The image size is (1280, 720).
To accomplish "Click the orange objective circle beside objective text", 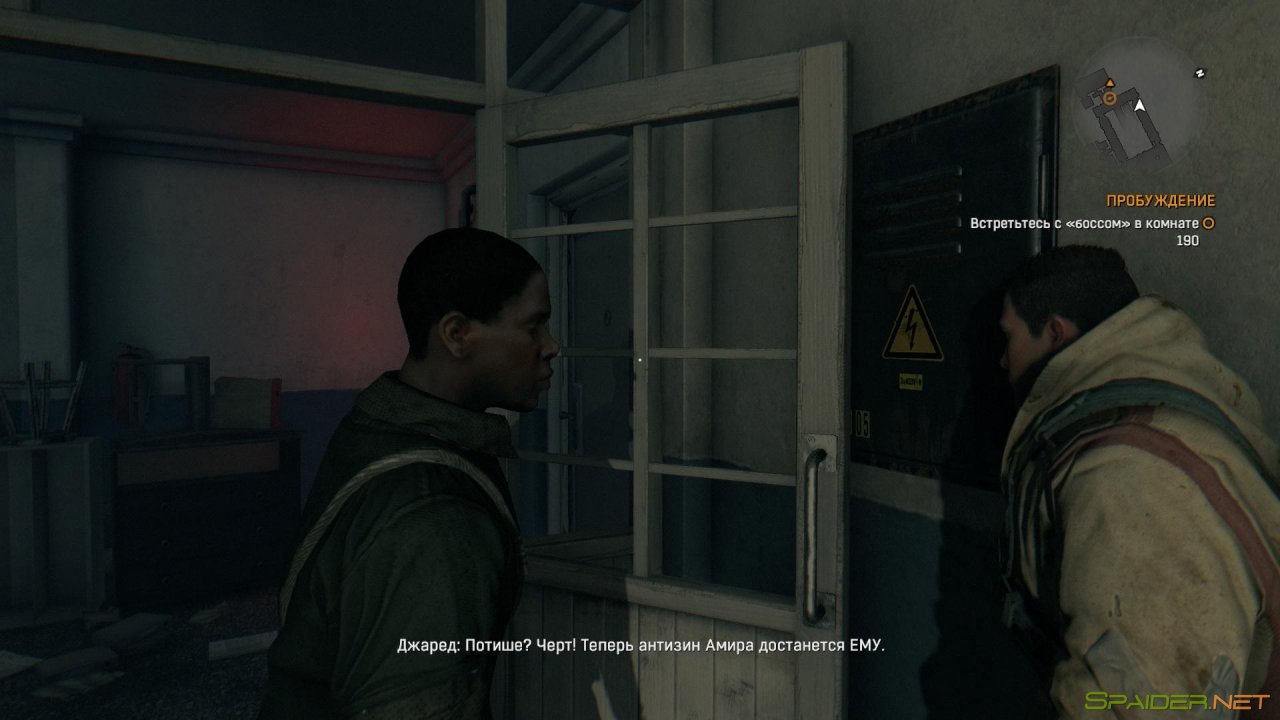I will [1206, 222].
